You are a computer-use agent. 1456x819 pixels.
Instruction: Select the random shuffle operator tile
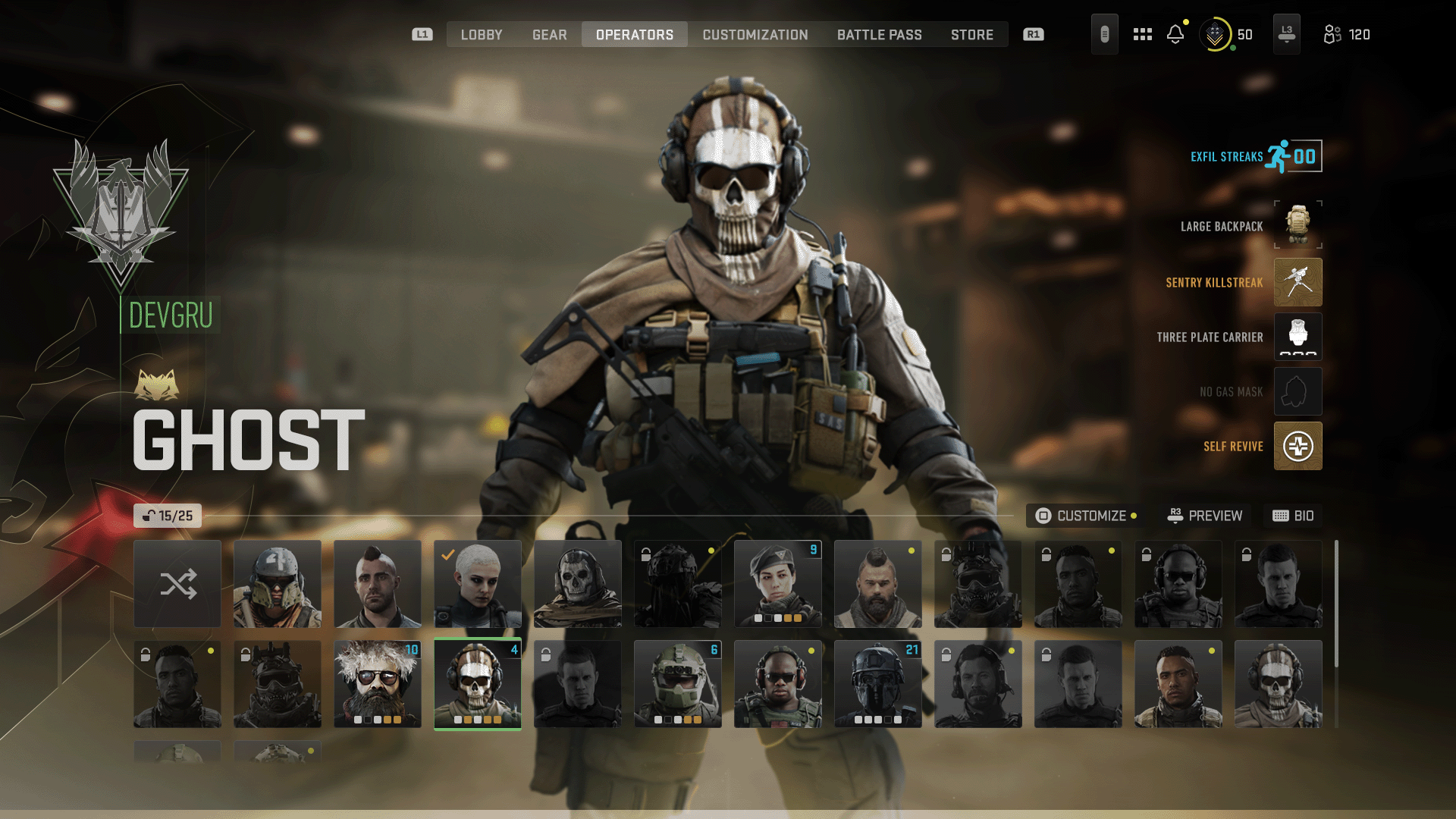(x=177, y=584)
